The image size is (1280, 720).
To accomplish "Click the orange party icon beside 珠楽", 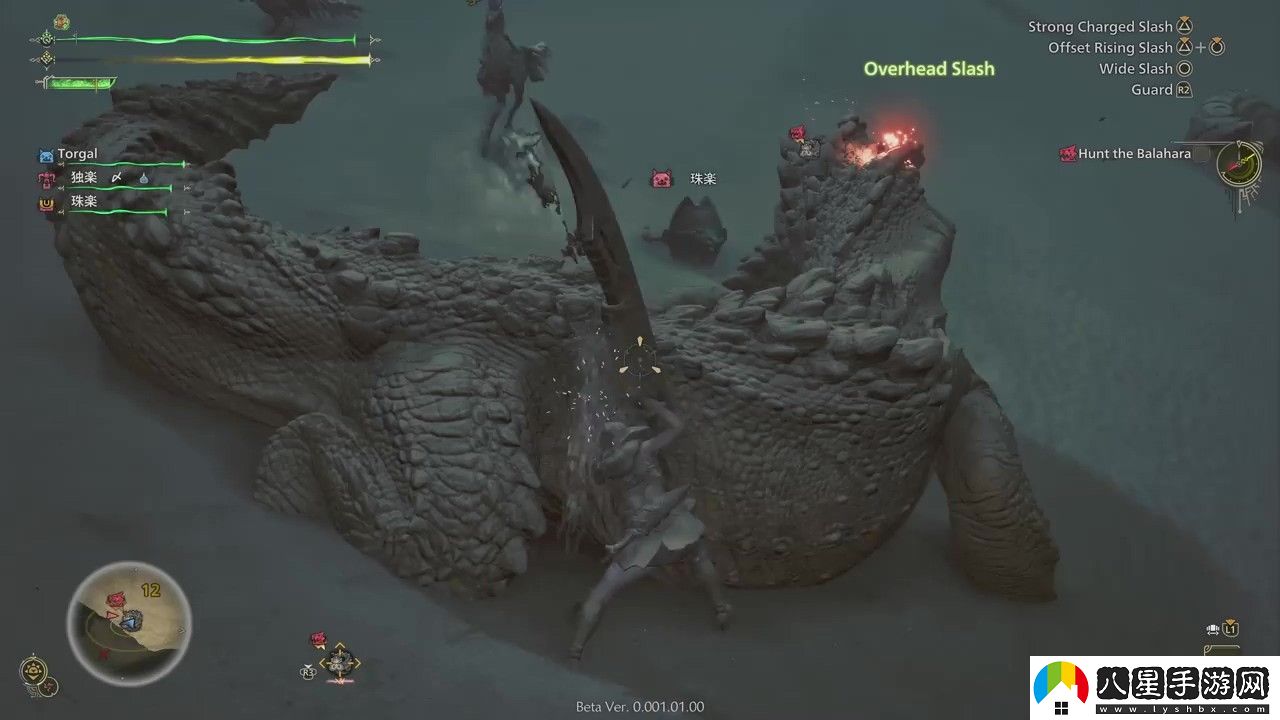I will point(46,203).
